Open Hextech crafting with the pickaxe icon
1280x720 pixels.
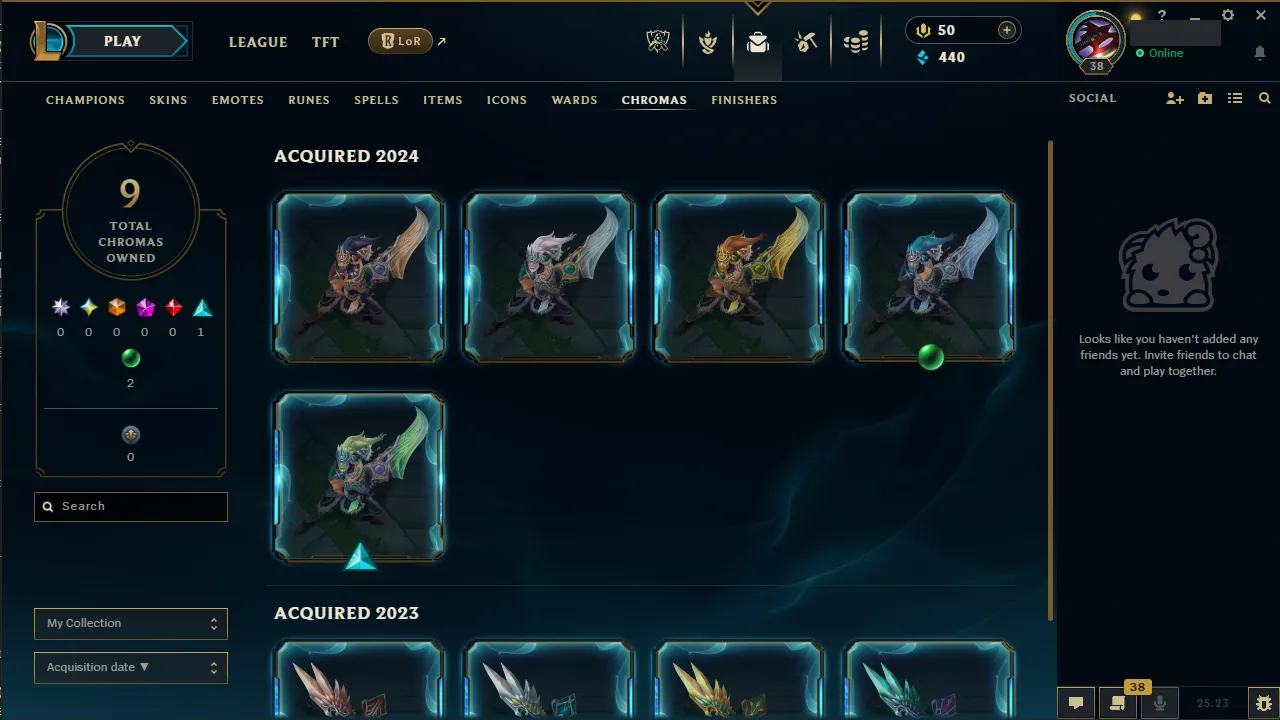(x=806, y=42)
